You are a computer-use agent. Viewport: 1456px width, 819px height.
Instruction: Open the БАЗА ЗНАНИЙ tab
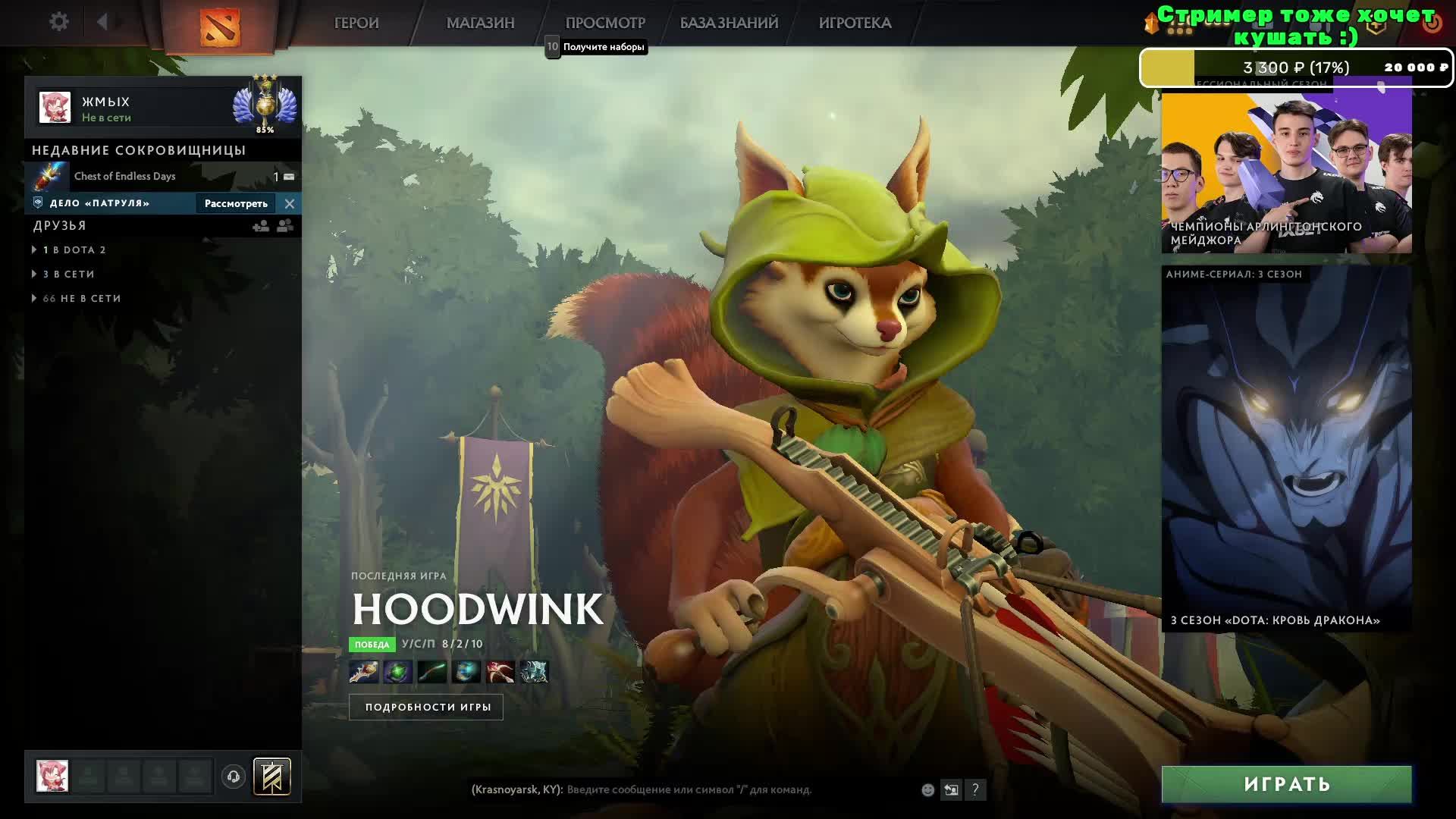tap(729, 24)
